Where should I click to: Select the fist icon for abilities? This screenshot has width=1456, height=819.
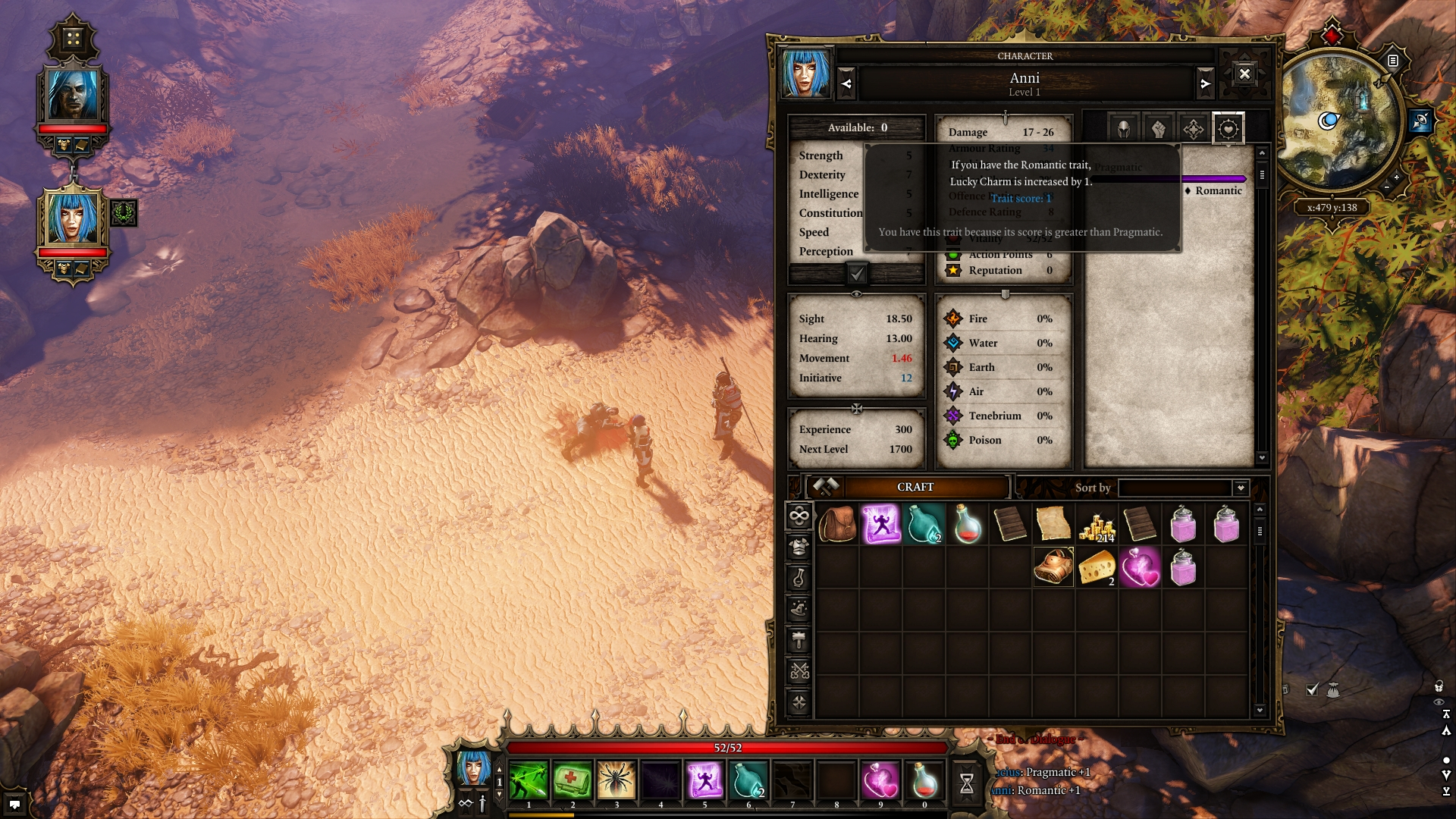click(1157, 129)
